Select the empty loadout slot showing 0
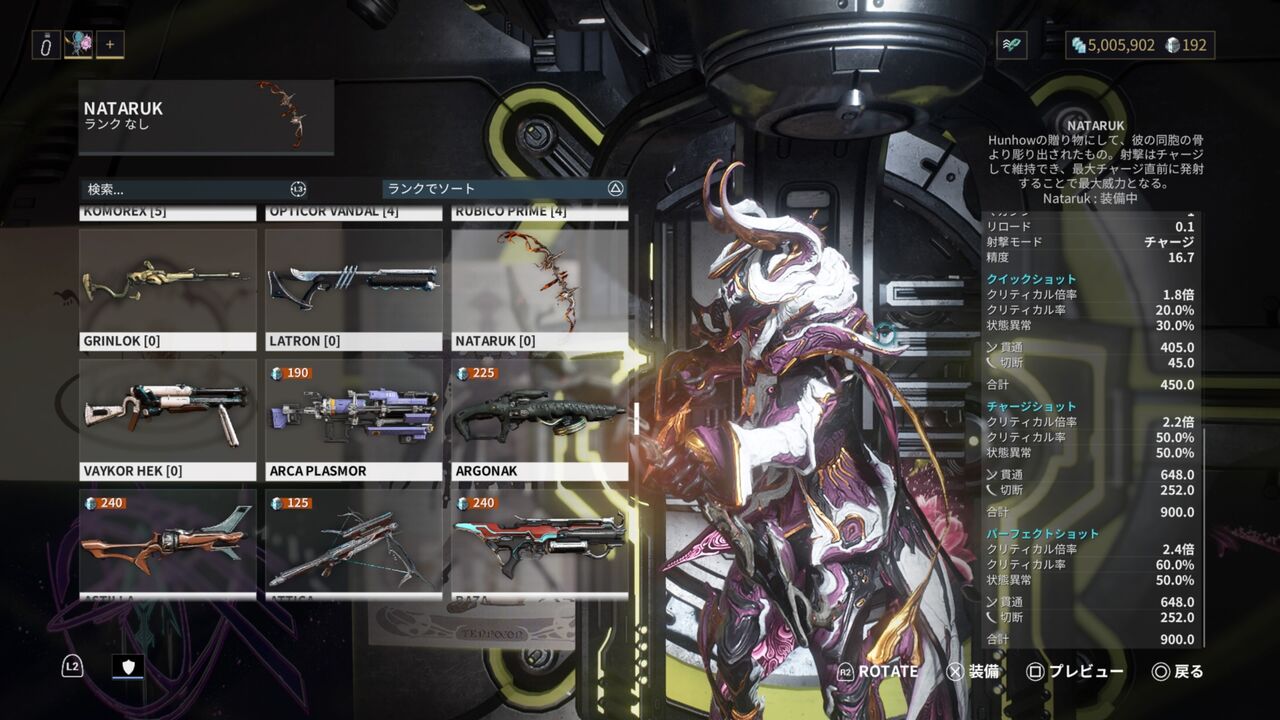The image size is (1280, 720). click(44, 44)
